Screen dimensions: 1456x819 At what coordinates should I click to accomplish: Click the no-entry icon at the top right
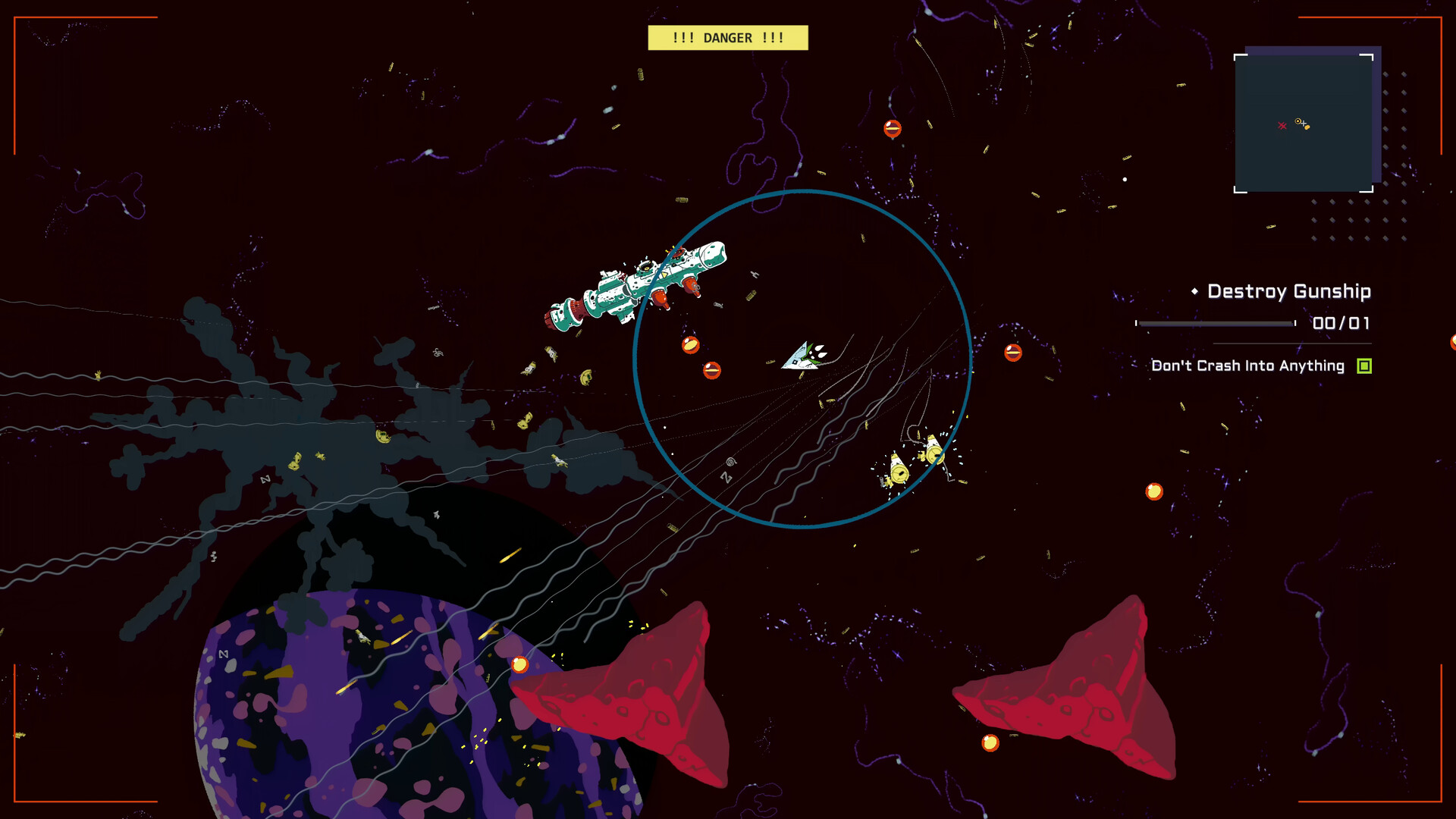pos(891,127)
